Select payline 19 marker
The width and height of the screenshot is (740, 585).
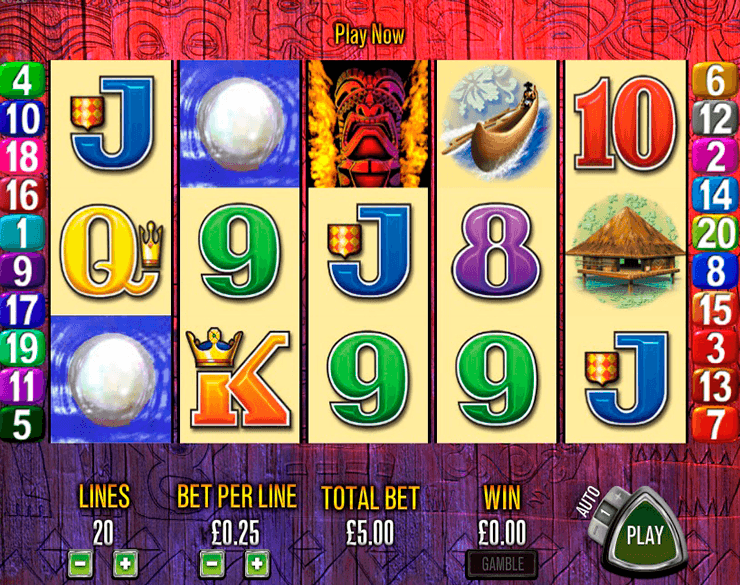pyautogui.click(x=24, y=347)
